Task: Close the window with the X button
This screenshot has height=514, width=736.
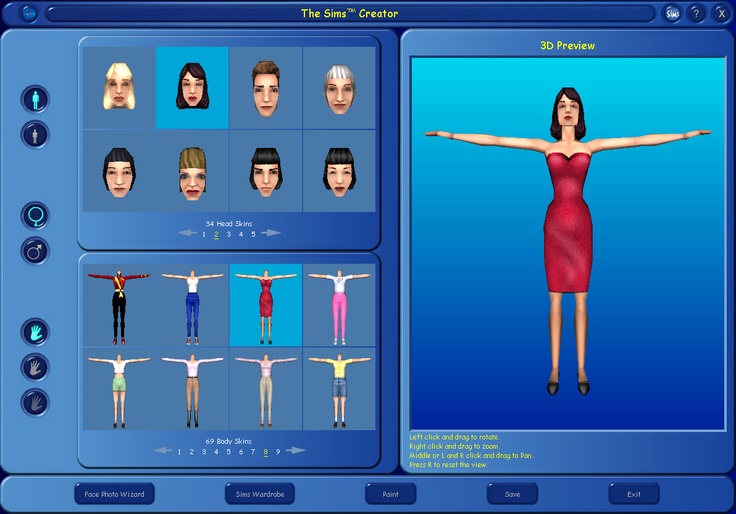Action: (x=721, y=13)
